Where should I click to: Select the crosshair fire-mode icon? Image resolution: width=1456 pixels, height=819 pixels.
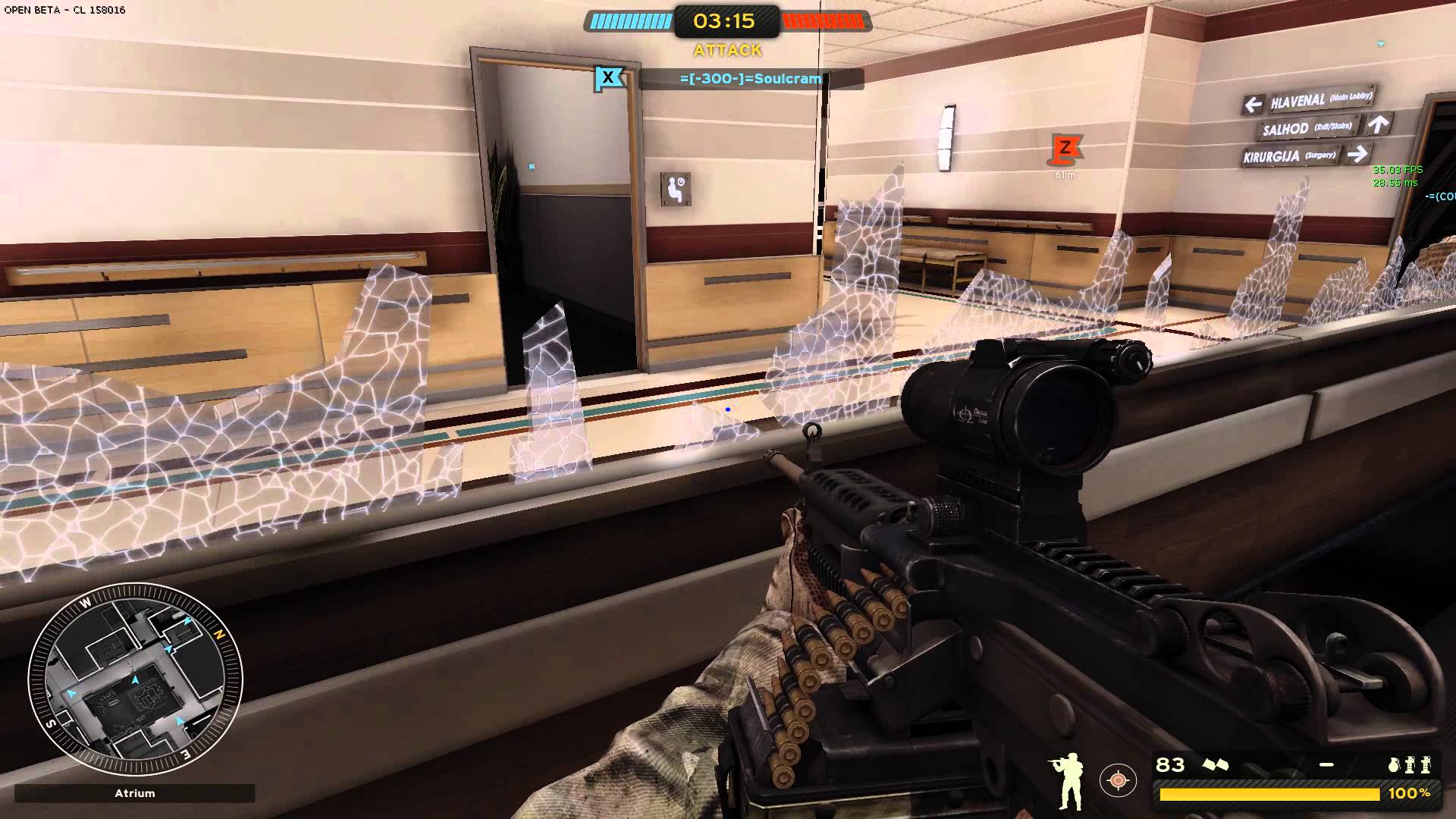pos(1117,780)
